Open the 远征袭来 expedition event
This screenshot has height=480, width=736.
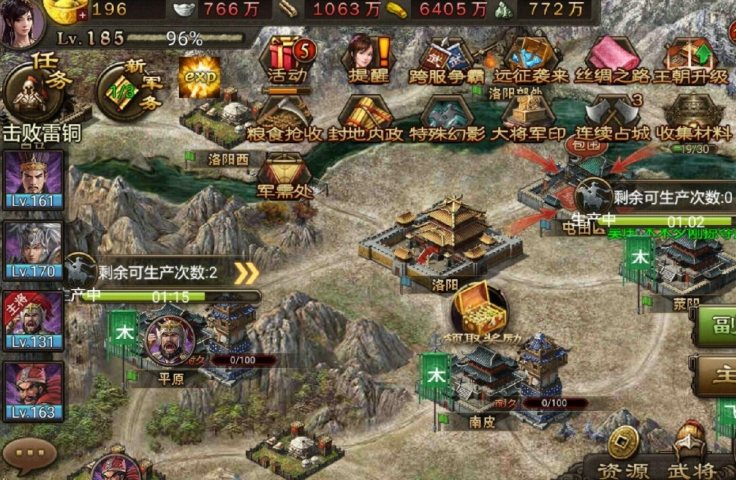coord(531,58)
